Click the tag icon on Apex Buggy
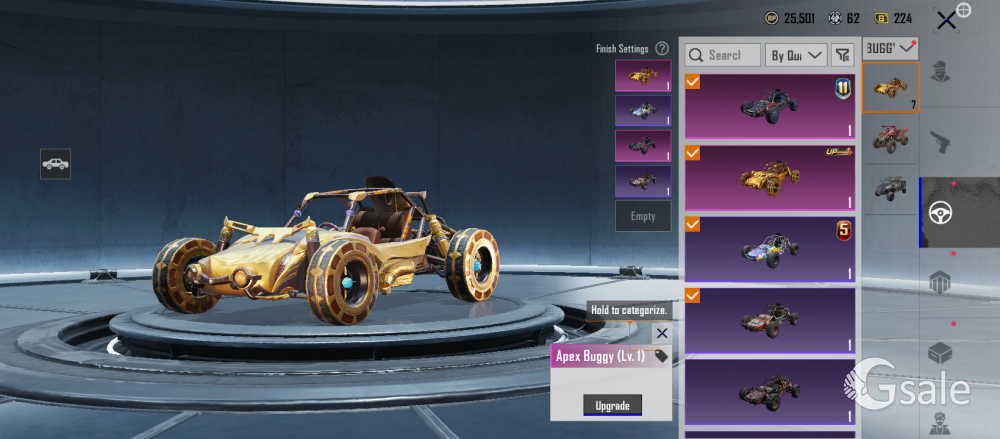Screen dimensions: 1000x439 click(661, 356)
